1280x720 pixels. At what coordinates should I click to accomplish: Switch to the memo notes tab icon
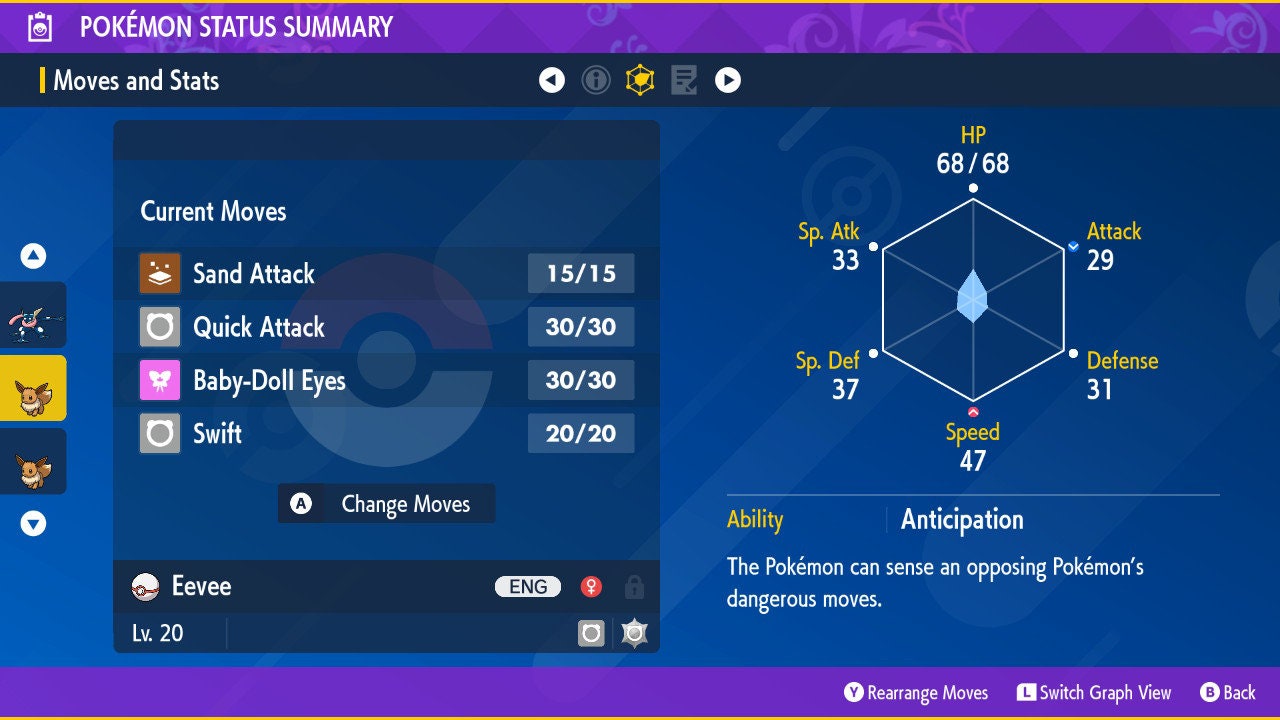pyautogui.click(x=684, y=80)
